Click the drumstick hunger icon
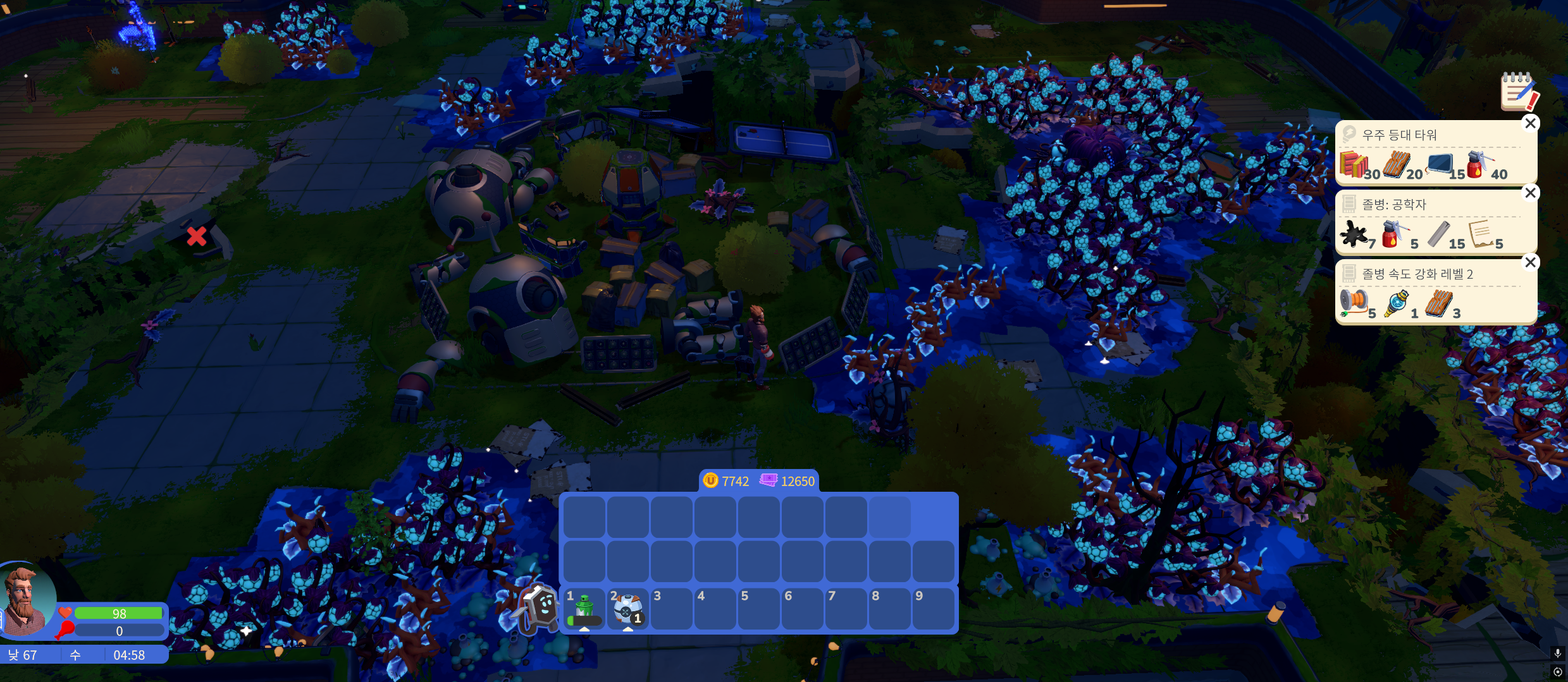 pyautogui.click(x=65, y=630)
